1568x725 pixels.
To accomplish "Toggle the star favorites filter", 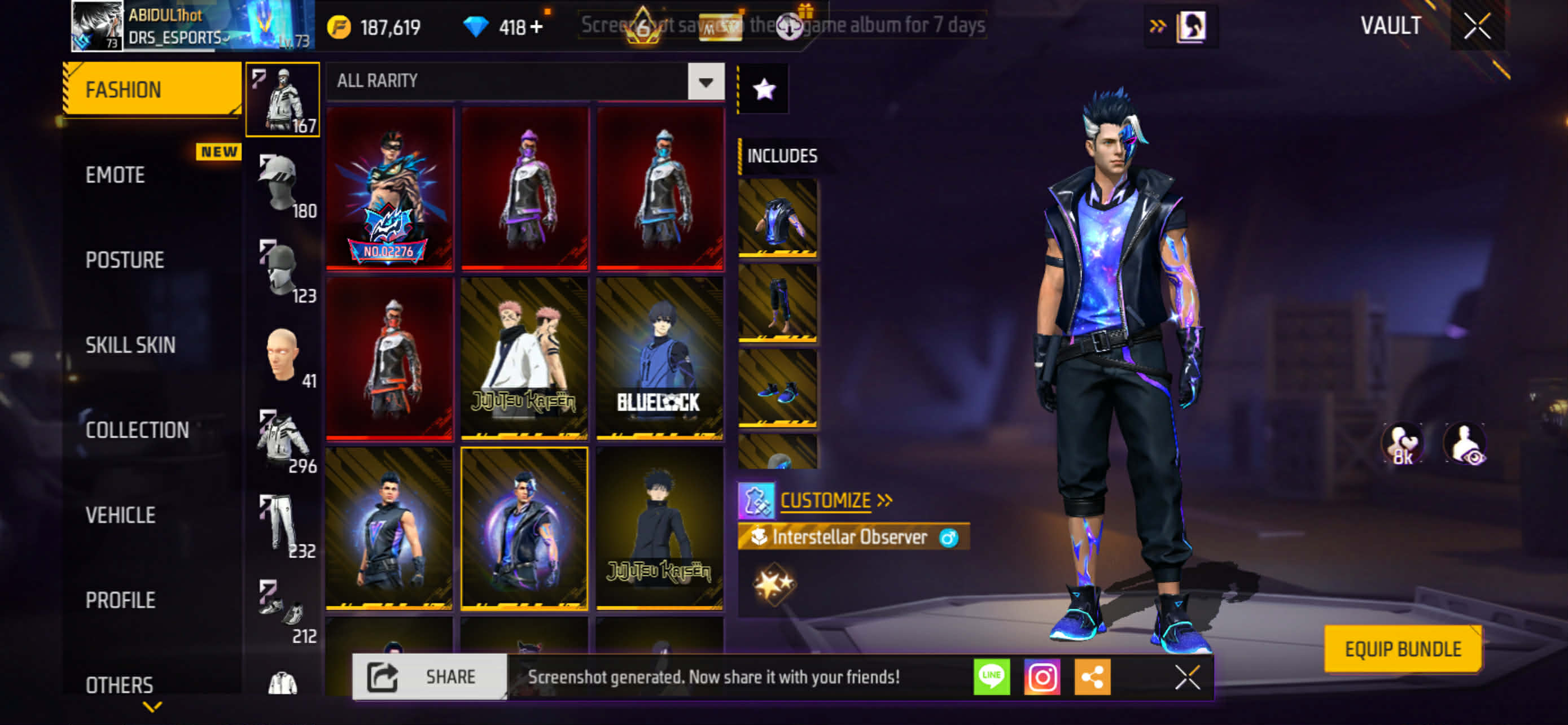I will 764,90.
